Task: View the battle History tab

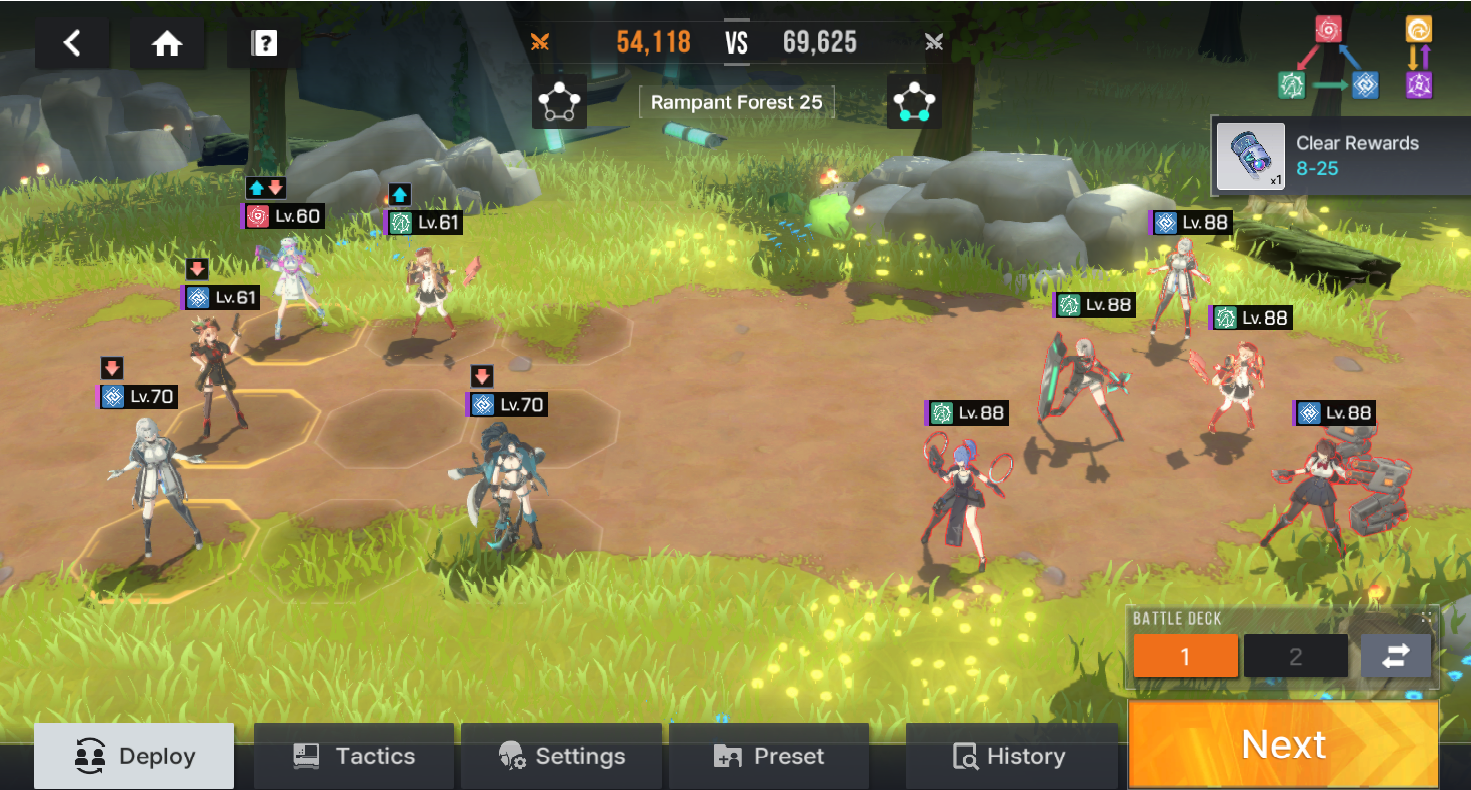Action: click(x=1009, y=756)
